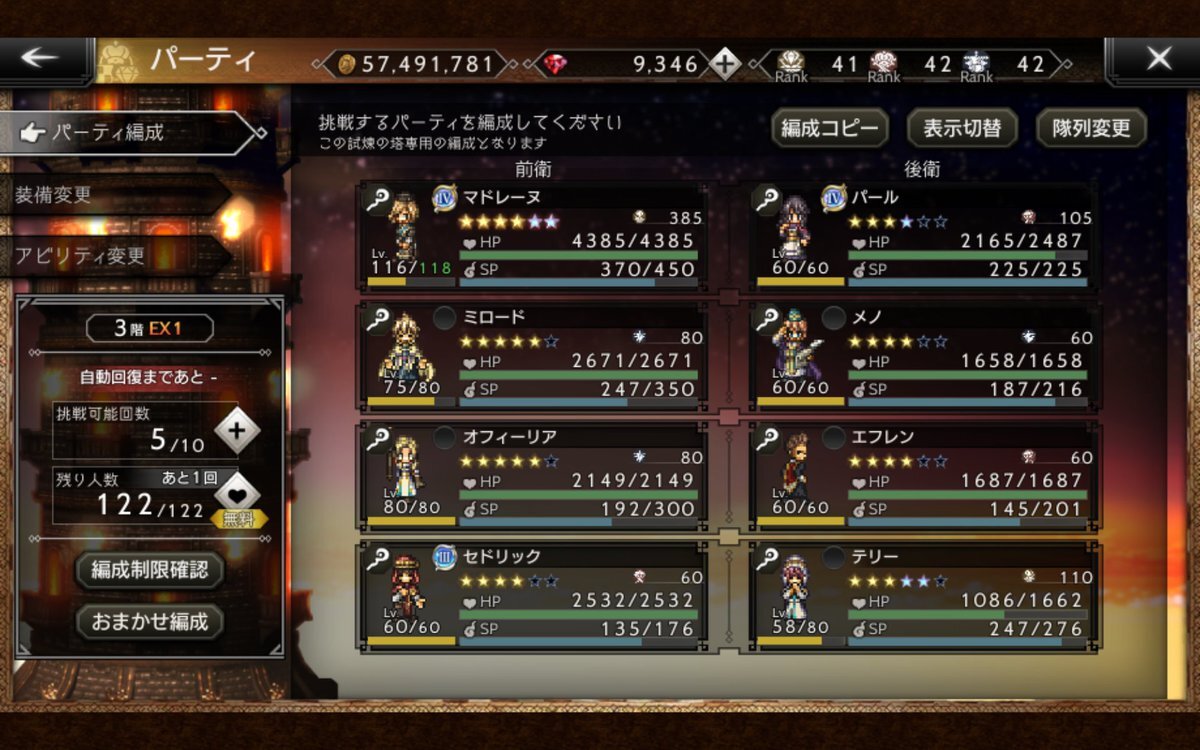Toggle display with 表示切替
Screen dimensions: 1200x750
962,128
